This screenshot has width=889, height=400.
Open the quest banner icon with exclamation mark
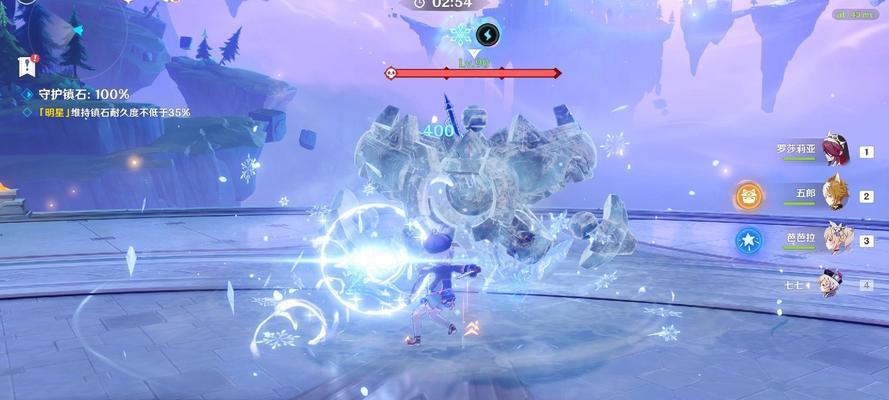click(x=26, y=66)
